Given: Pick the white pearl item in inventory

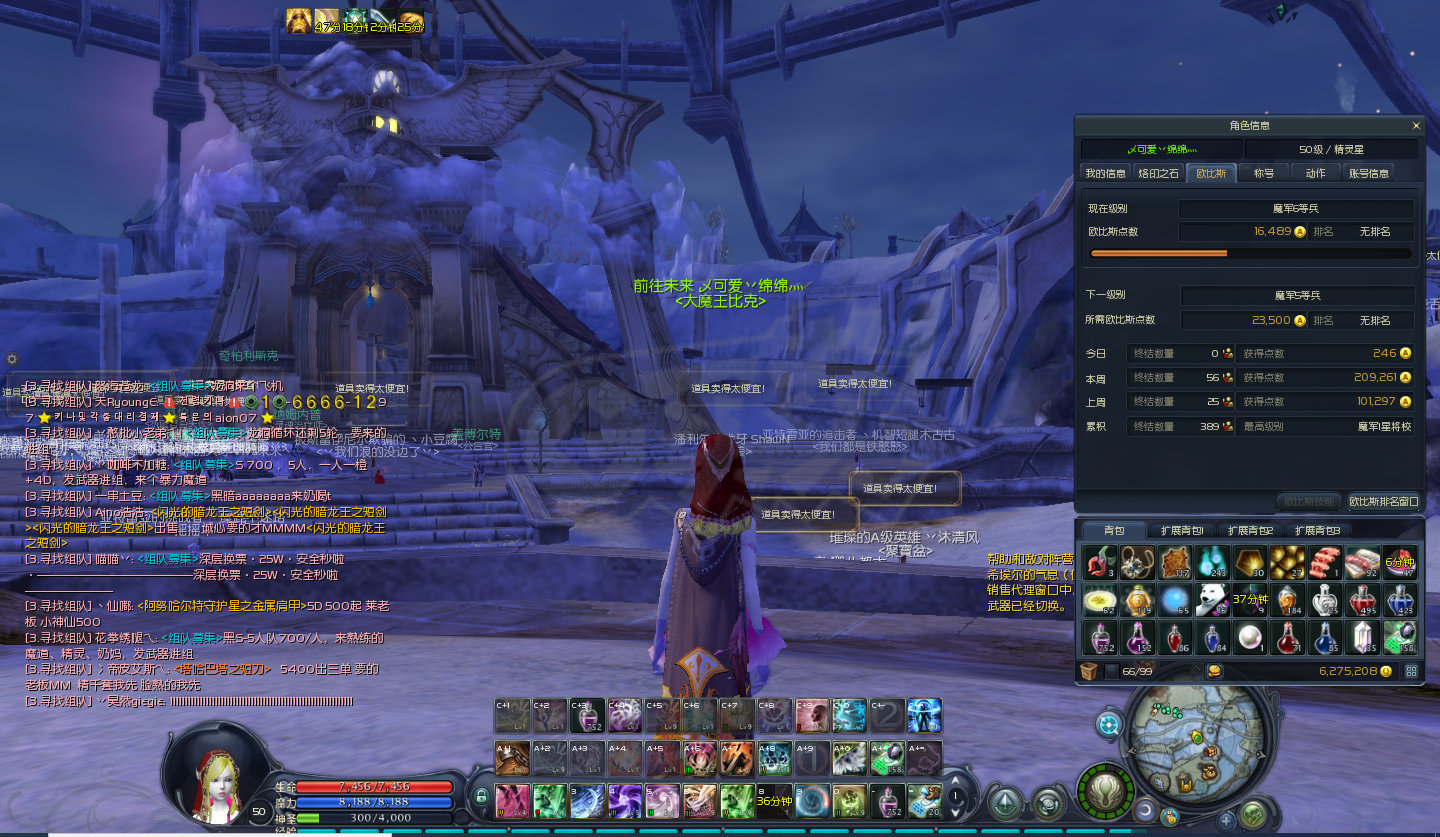Looking at the screenshot, I should pos(1249,636).
